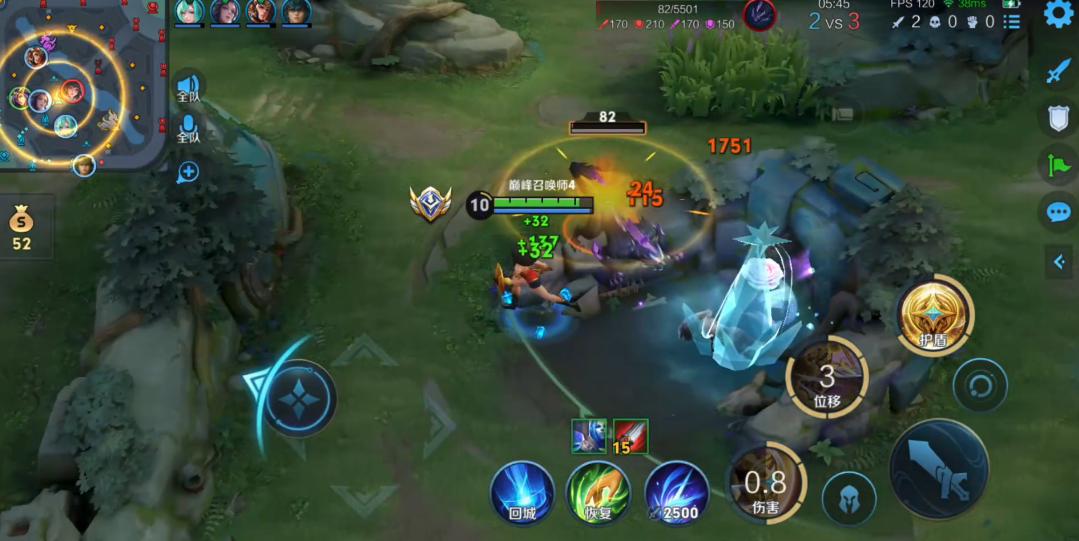Toggle the 全队 microphone button
Viewport: 1079px width, 541px height.
[x=188, y=128]
